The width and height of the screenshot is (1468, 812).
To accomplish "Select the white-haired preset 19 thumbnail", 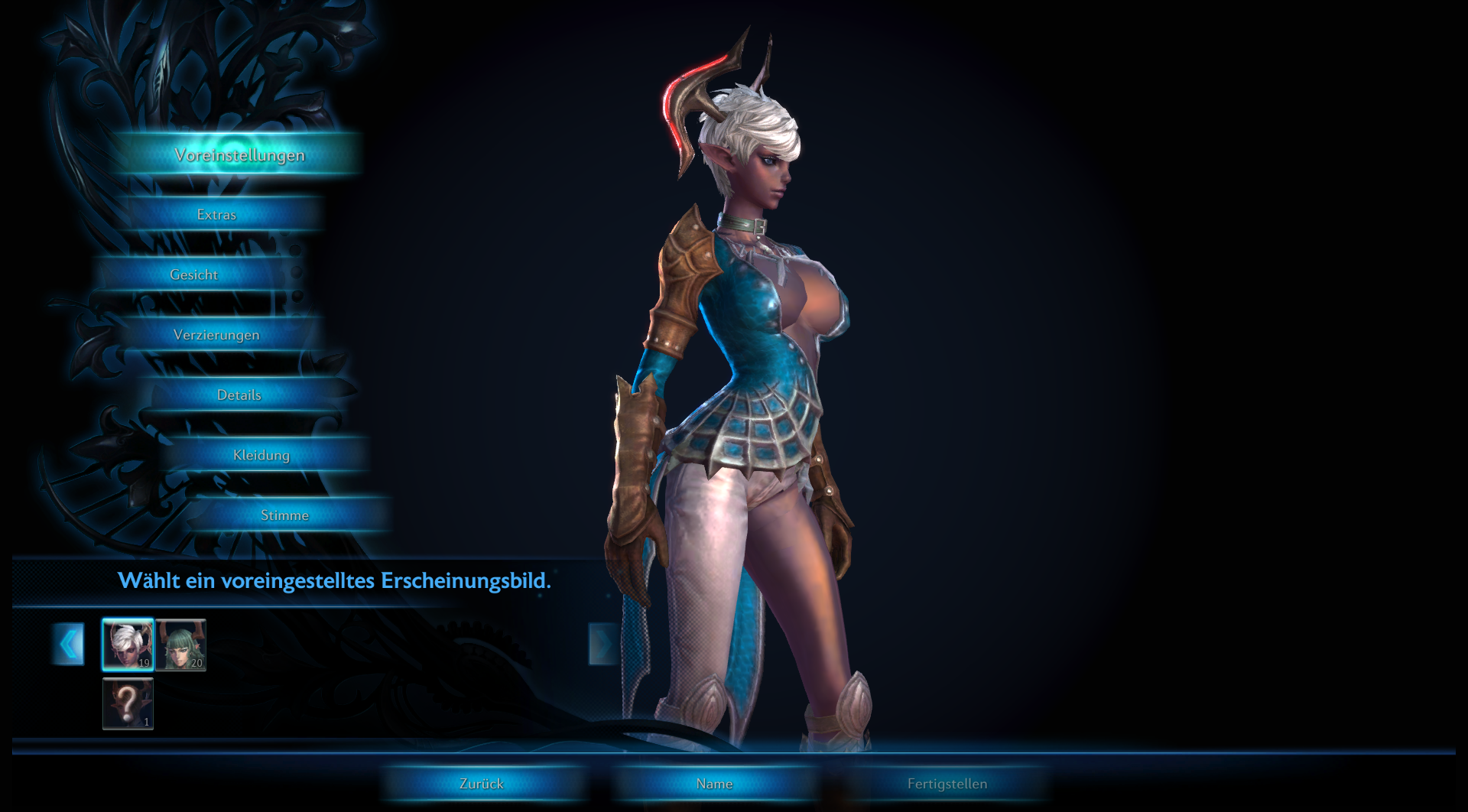I will pyautogui.click(x=128, y=645).
